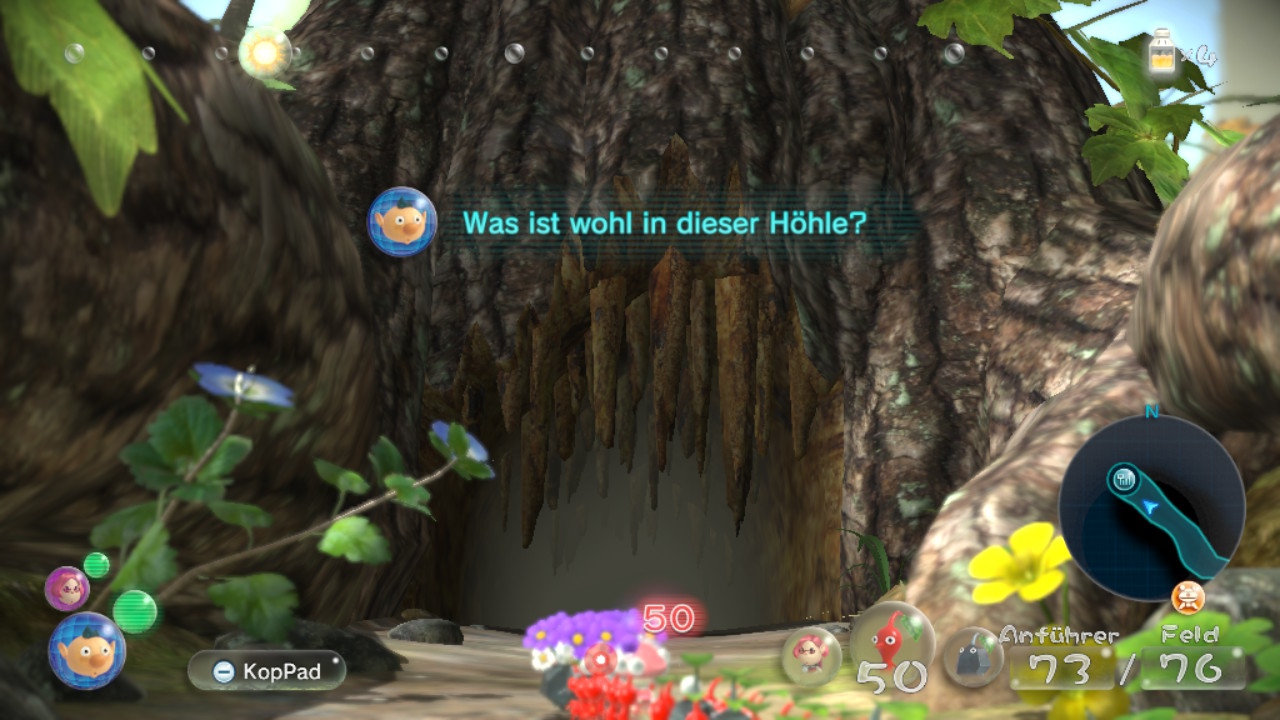The height and width of the screenshot is (720, 1280).
Task: Click the player arrow on the minimap
Action: pos(1152,507)
